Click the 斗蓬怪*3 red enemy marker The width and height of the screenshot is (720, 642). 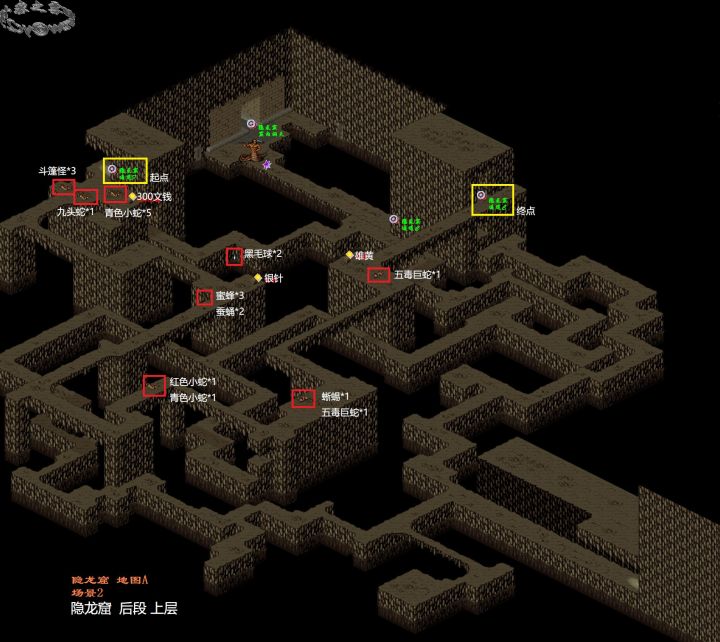tap(64, 187)
